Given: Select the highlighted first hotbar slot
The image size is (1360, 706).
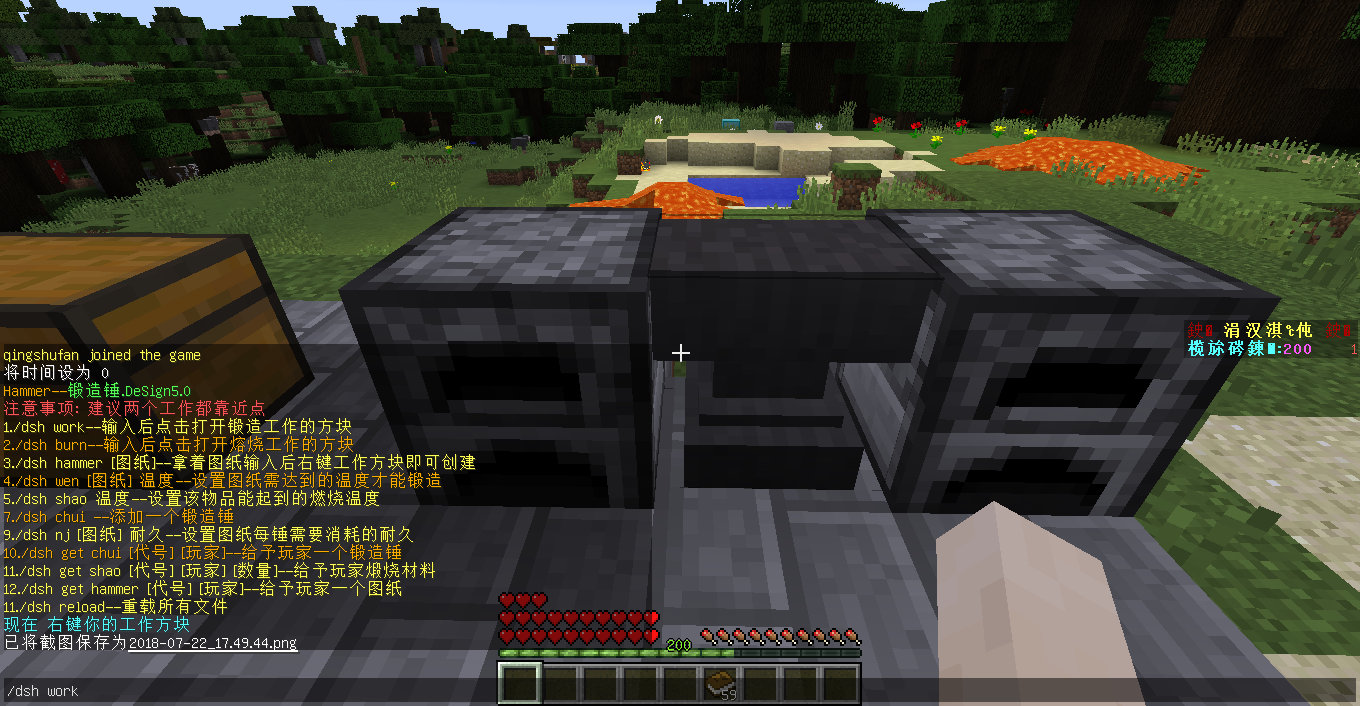Looking at the screenshot, I should 520,684.
